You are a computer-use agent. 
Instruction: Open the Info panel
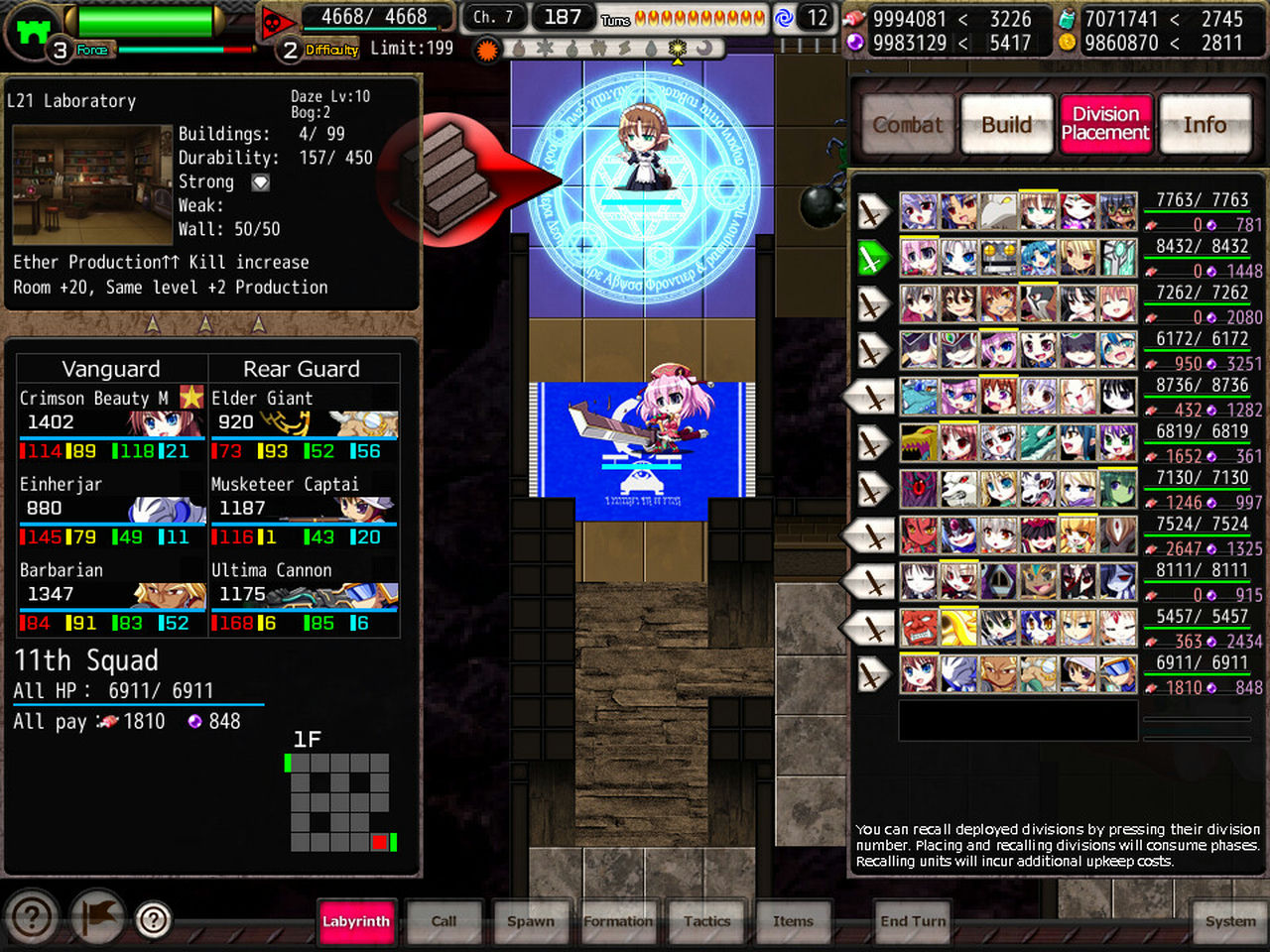pyautogui.click(x=1206, y=125)
